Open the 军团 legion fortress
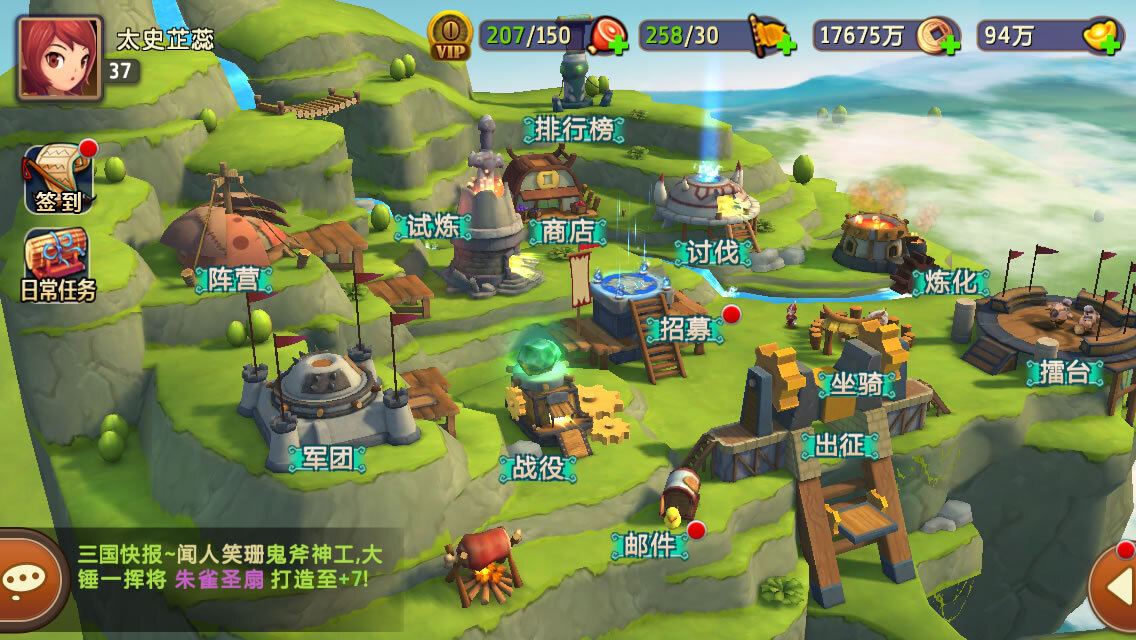 coord(327,458)
